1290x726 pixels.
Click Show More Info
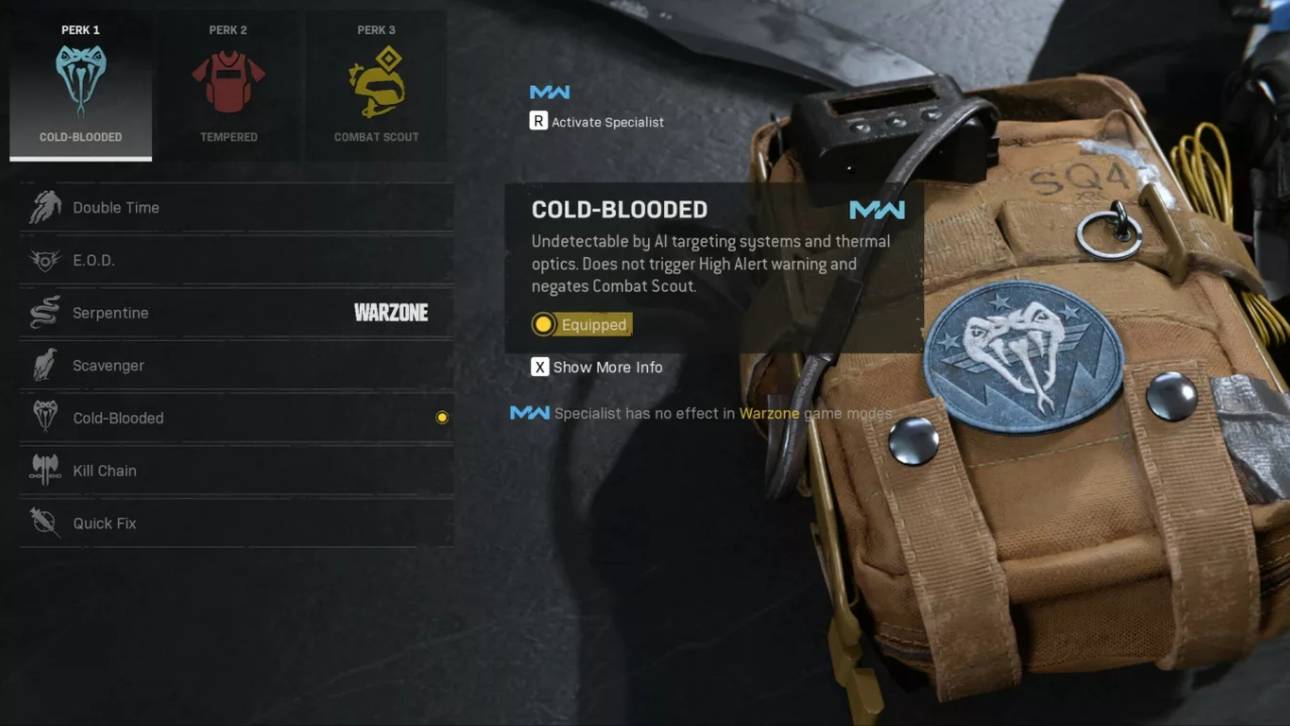point(597,367)
